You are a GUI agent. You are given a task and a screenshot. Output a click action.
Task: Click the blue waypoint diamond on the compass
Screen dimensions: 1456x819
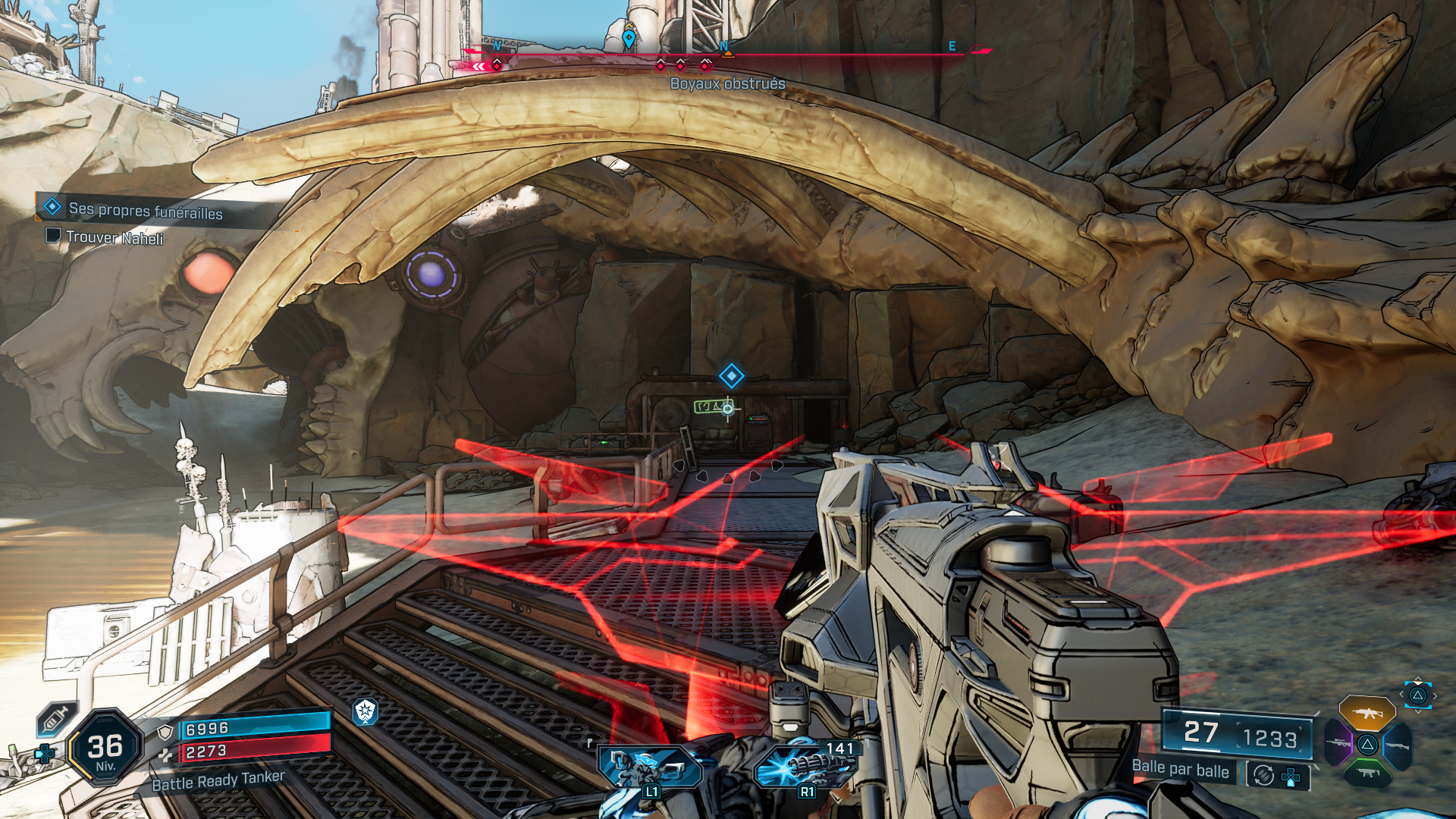(628, 36)
